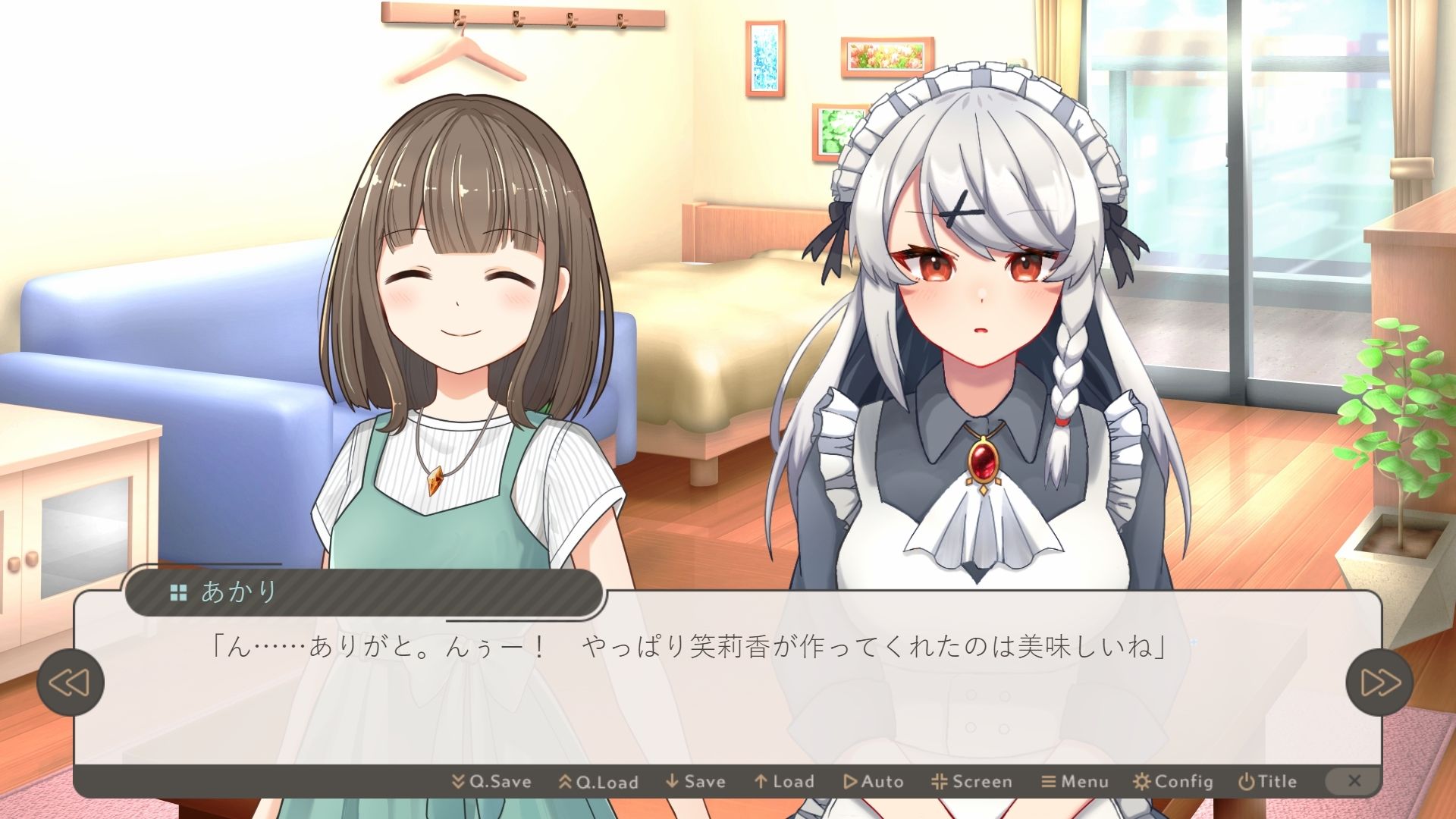1456x819 pixels.
Task: Open the game Menu
Action: 1075,781
